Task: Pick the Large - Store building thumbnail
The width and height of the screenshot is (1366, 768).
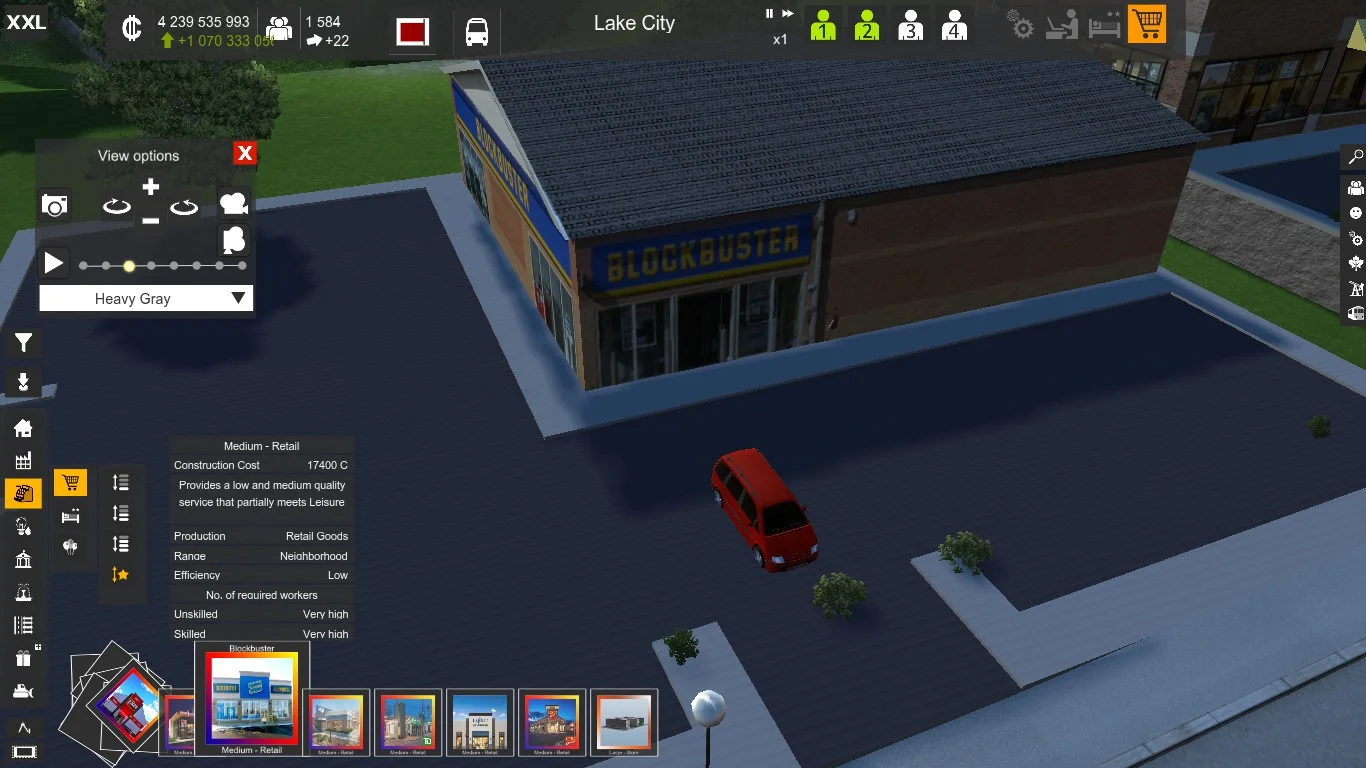Action: coord(624,723)
